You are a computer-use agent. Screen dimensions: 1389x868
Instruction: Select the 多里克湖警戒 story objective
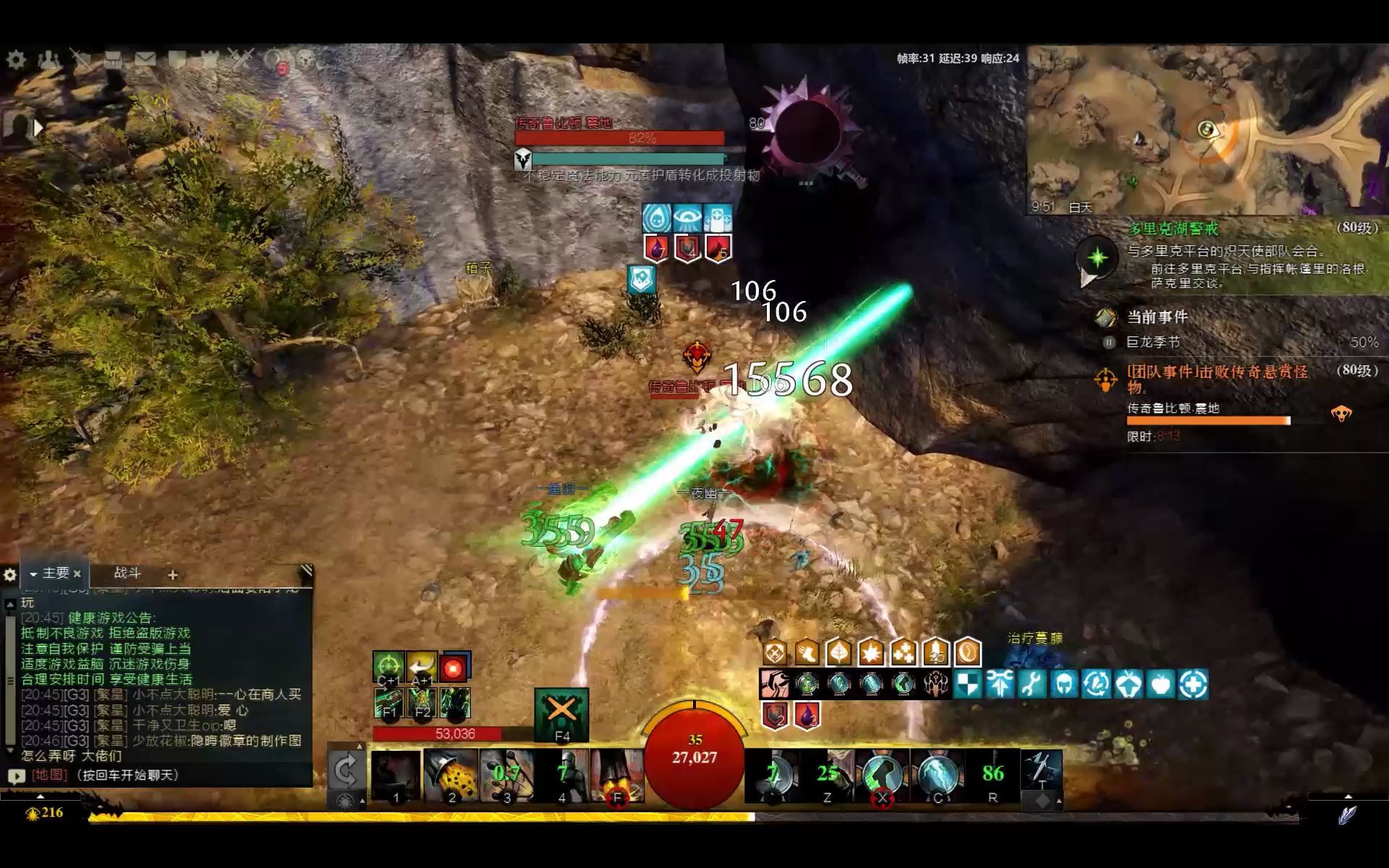(1173, 229)
